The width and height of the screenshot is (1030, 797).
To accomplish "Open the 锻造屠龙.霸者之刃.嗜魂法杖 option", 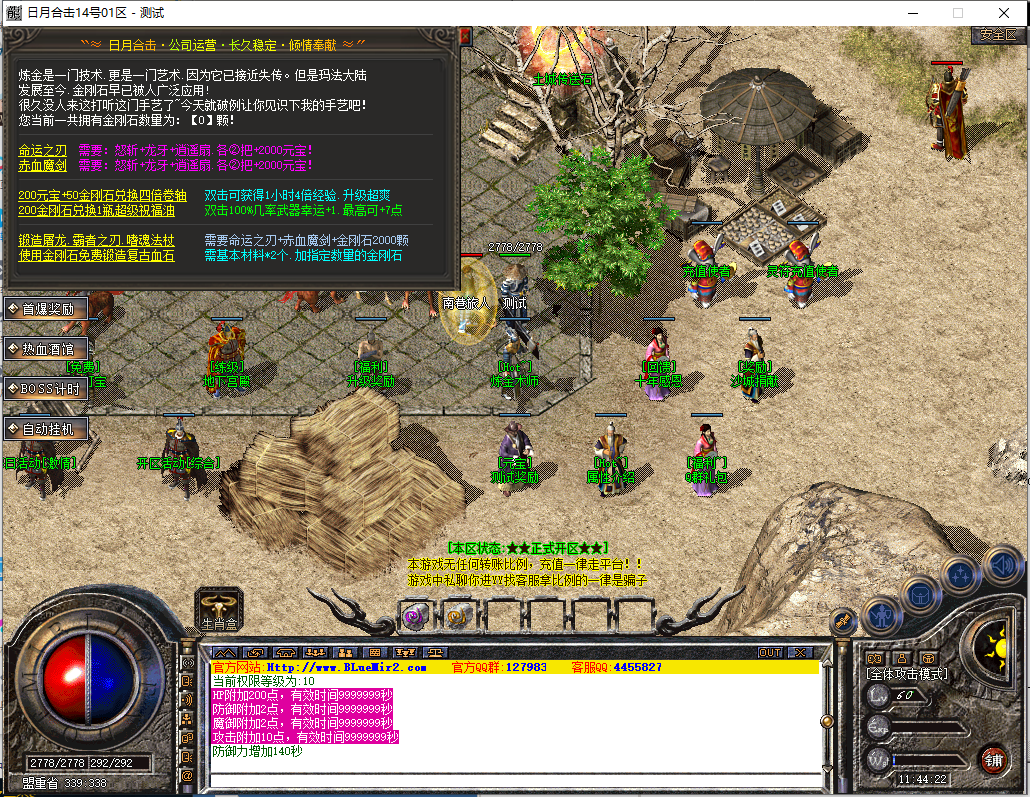I will point(96,241).
